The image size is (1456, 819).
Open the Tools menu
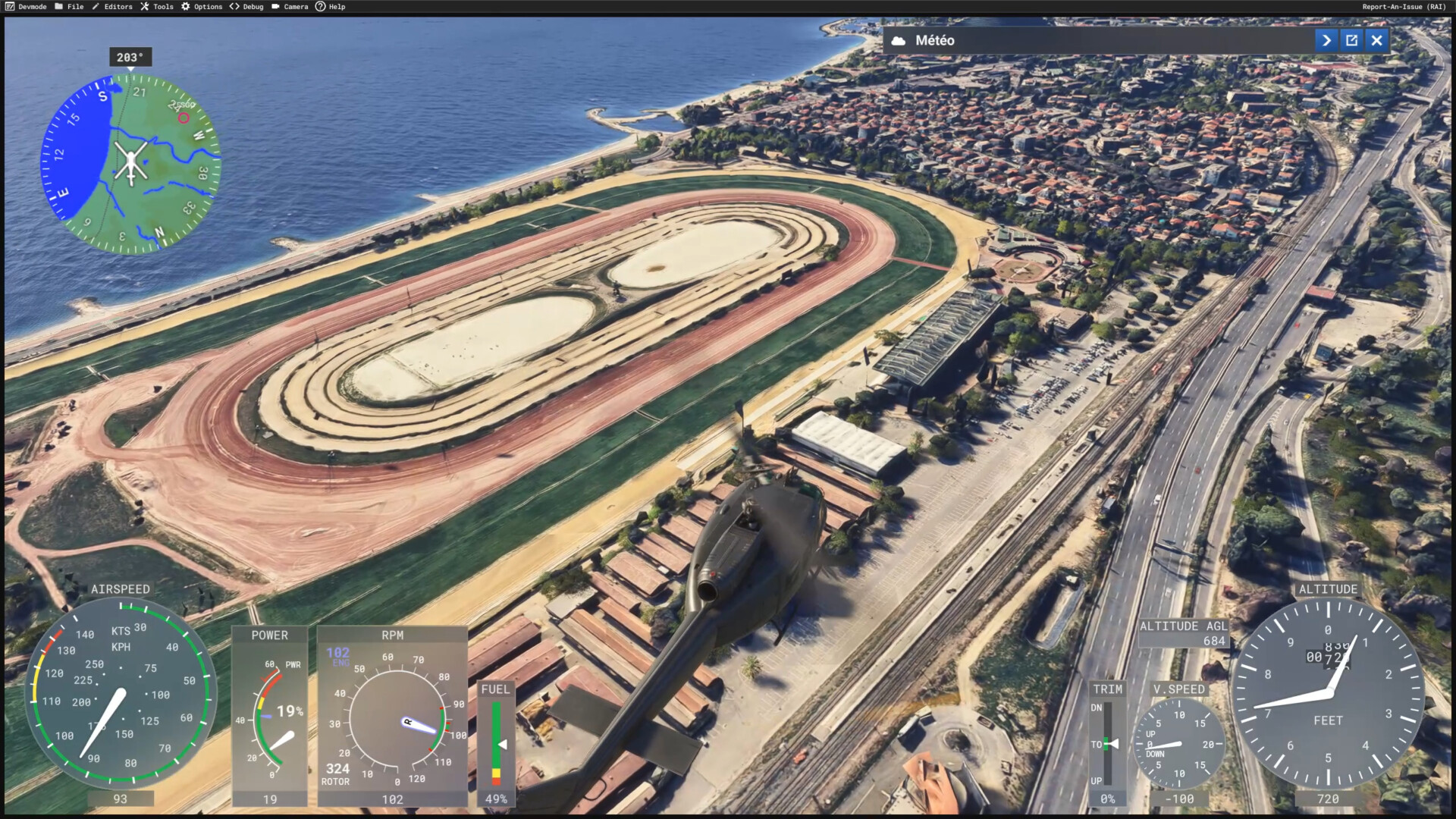click(157, 7)
